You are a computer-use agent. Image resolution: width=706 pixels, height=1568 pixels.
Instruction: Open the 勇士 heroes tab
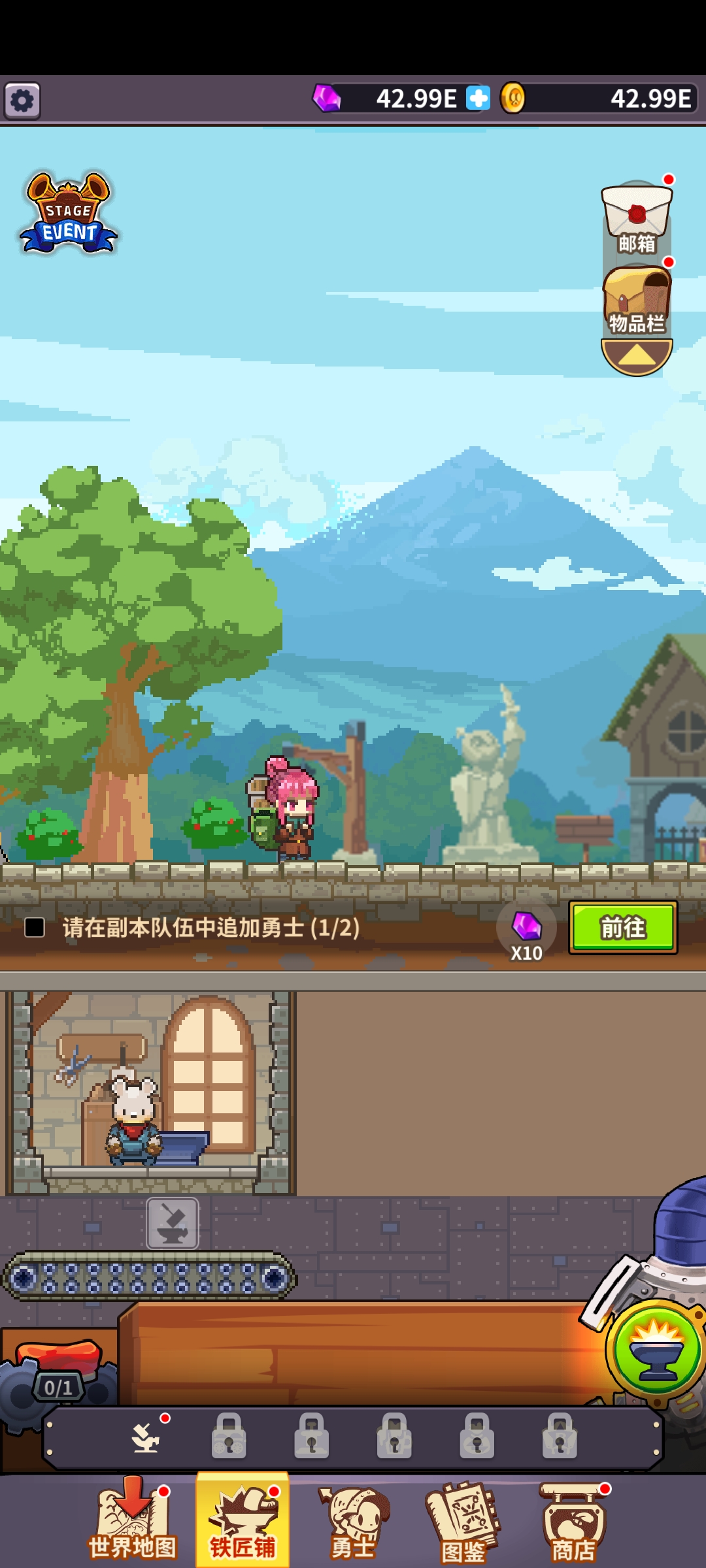353,1522
